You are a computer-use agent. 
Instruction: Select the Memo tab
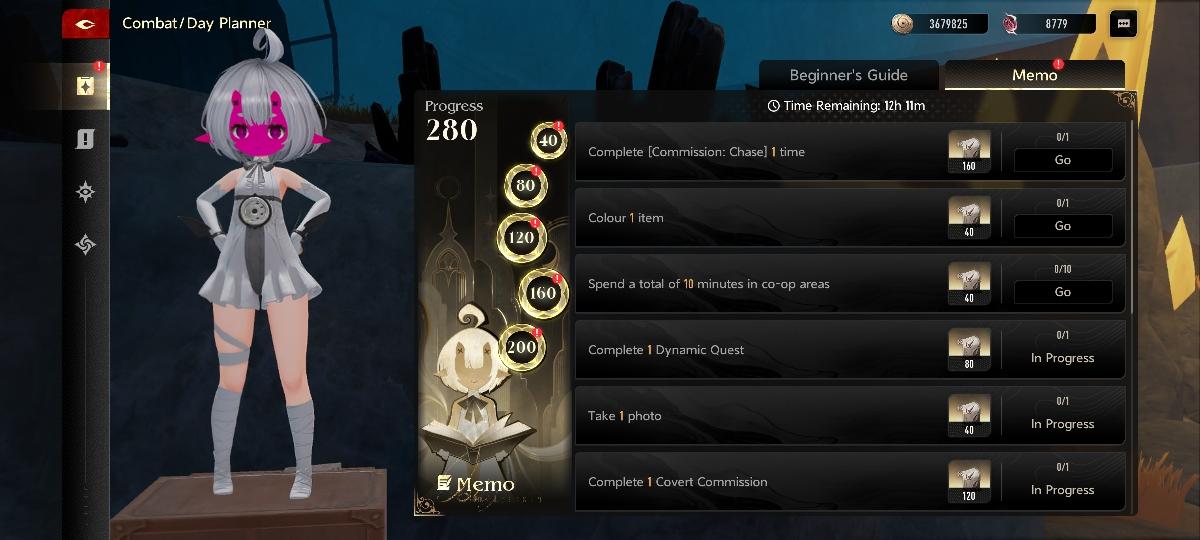[x=1034, y=75]
